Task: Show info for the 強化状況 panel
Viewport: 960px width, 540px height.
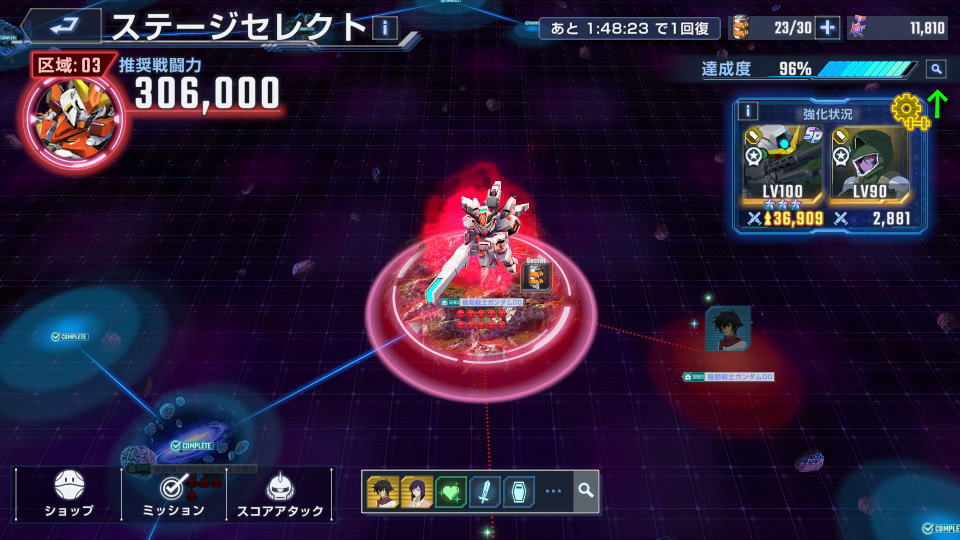Action: click(749, 111)
